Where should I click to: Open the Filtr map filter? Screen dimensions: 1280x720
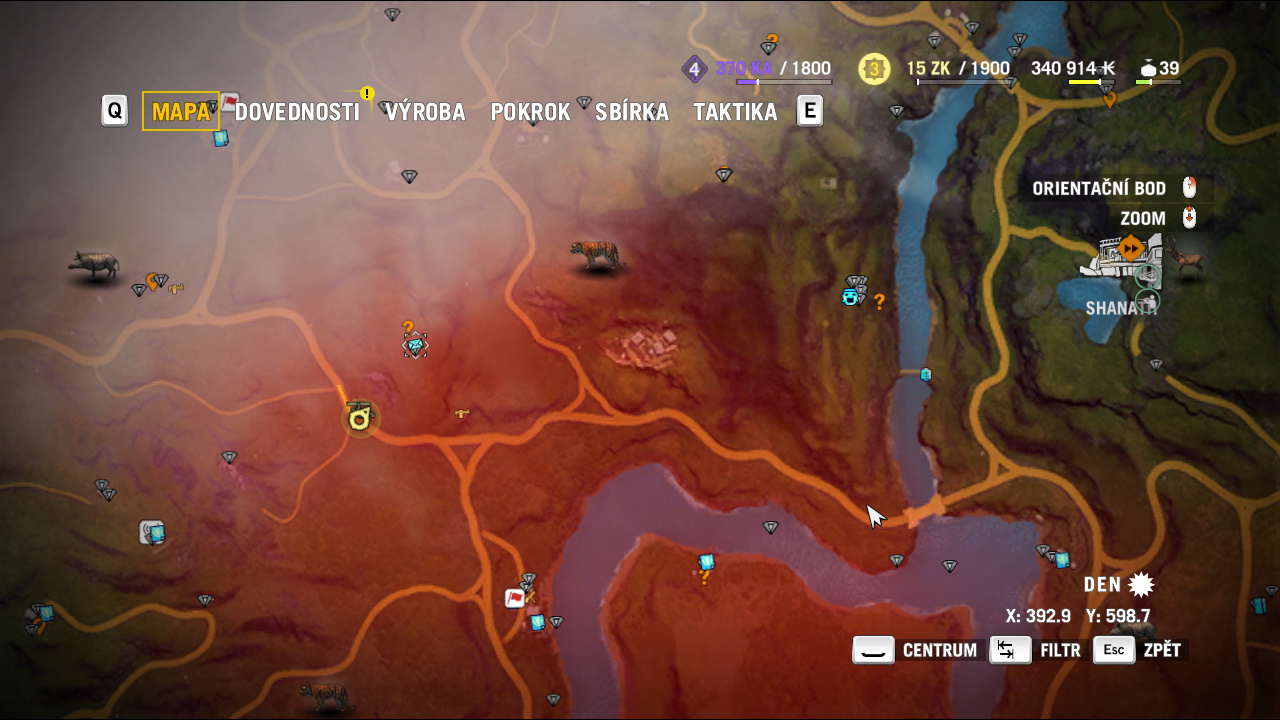coord(1037,650)
